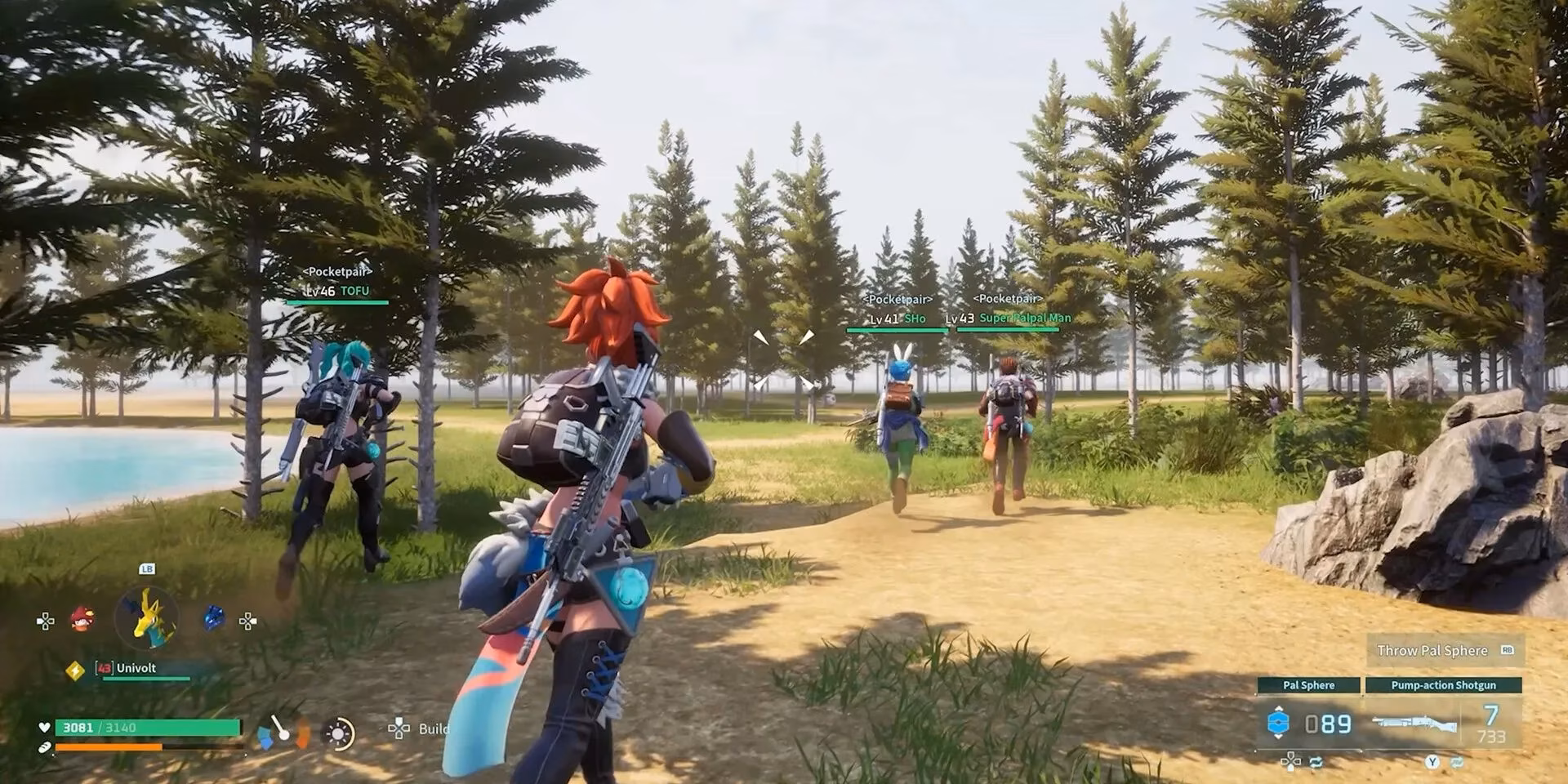Collapse the down arrow below the Pal Sphere icon
This screenshot has width=1568, height=784.
[x=1278, y=737]
